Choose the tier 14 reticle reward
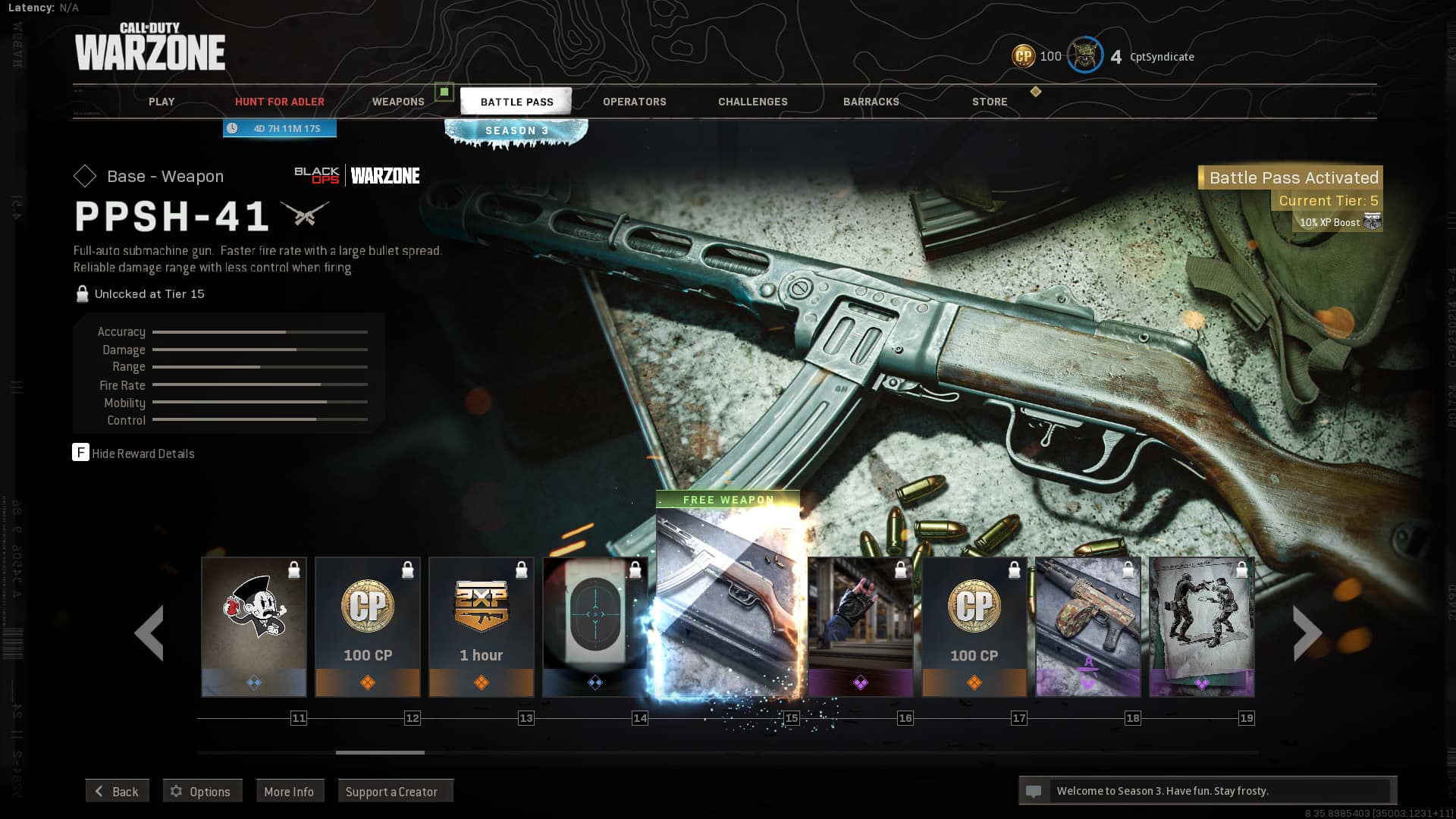Viewport: 1456px width, 819px height. coord(595,626)
